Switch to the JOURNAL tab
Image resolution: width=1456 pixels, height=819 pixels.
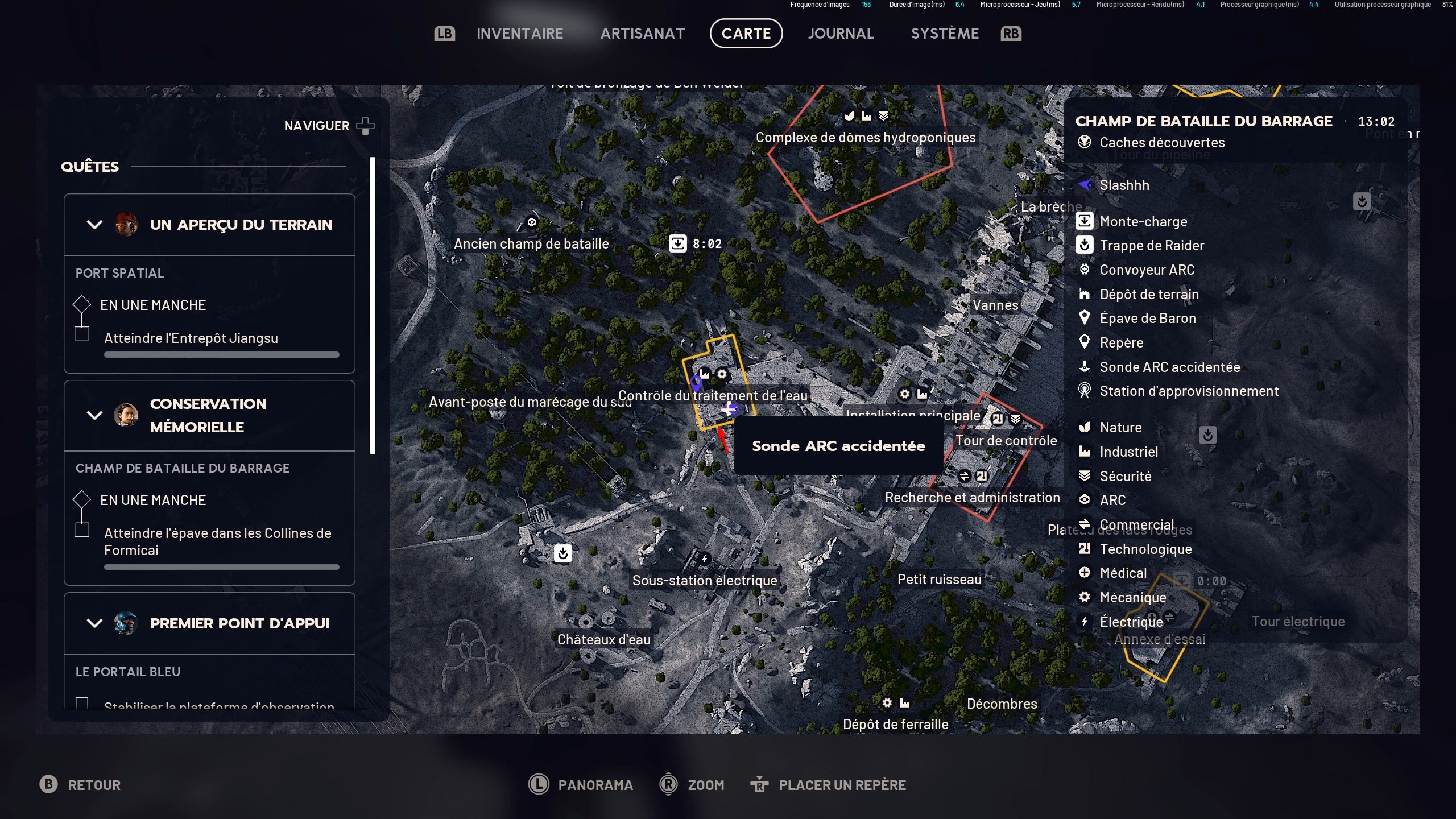[841, 33]
